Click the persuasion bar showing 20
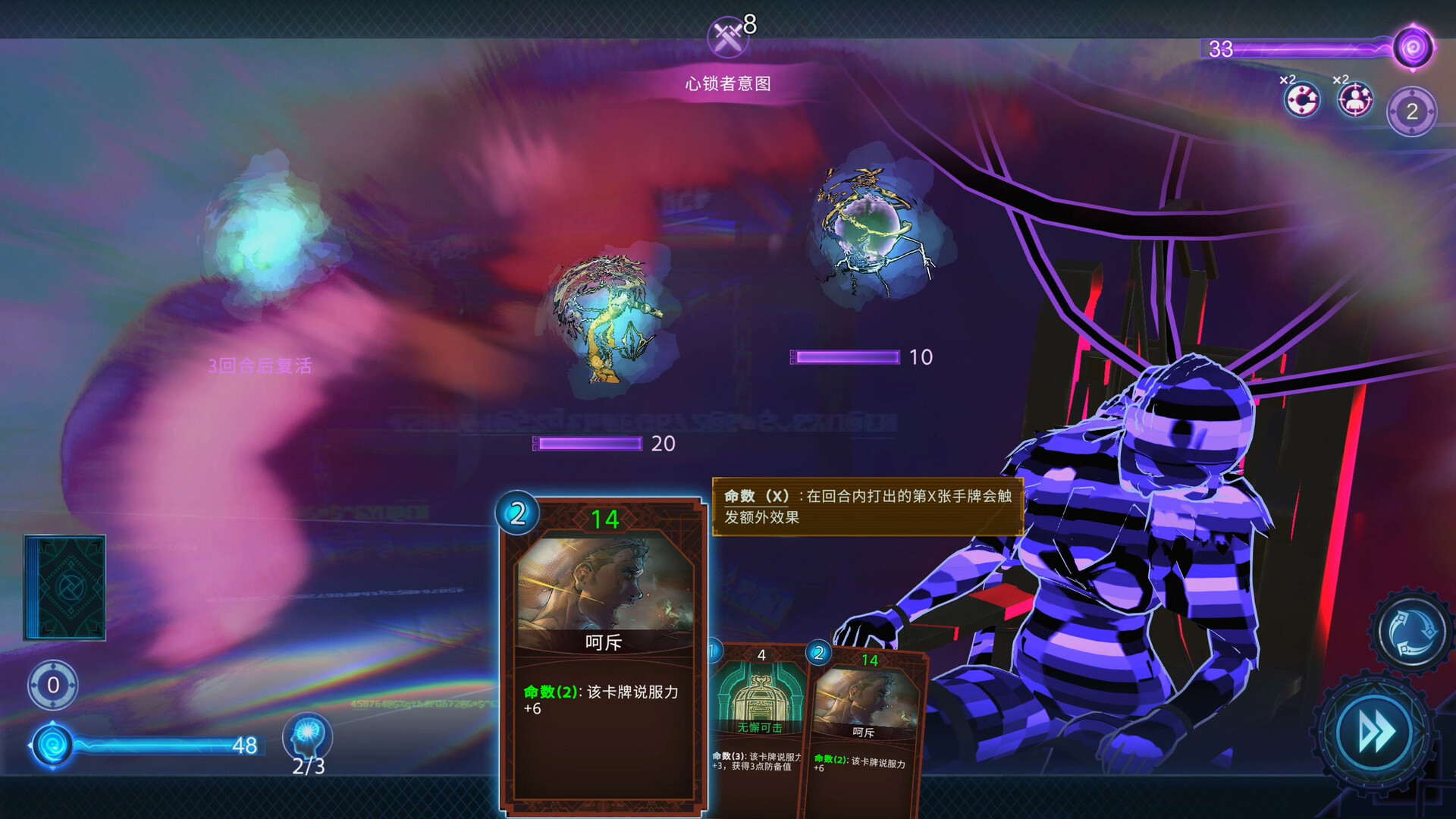This screenshot has height=819, width=1456. point(590,443)
